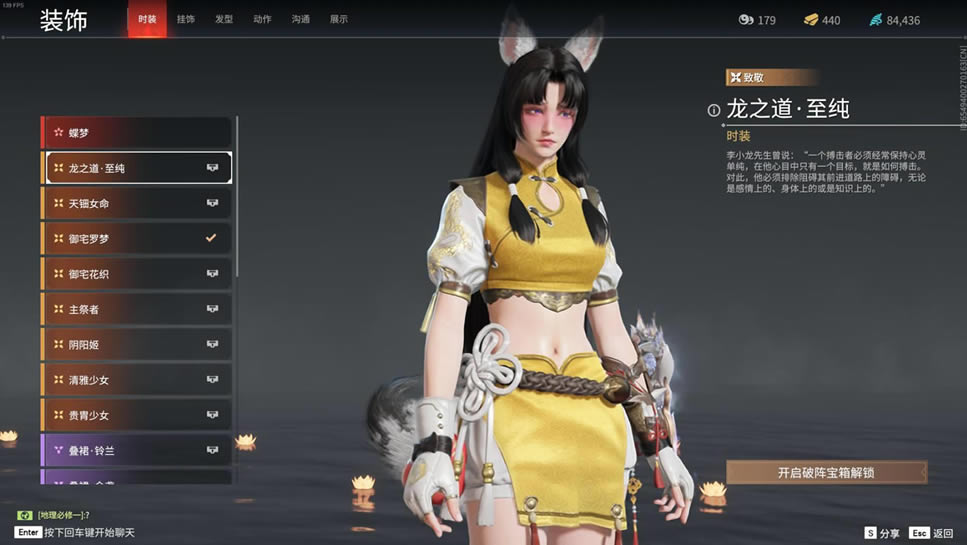Viewport: 967px width, 545px height.
Task: Pick the 叠裙·铃兰 outfit
Action: (x=136, y=451)
